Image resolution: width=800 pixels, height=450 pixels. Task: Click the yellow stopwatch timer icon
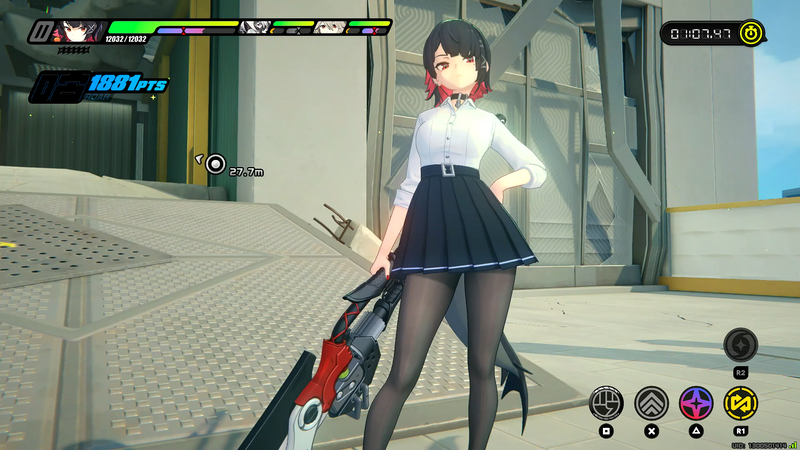[752, 34]
